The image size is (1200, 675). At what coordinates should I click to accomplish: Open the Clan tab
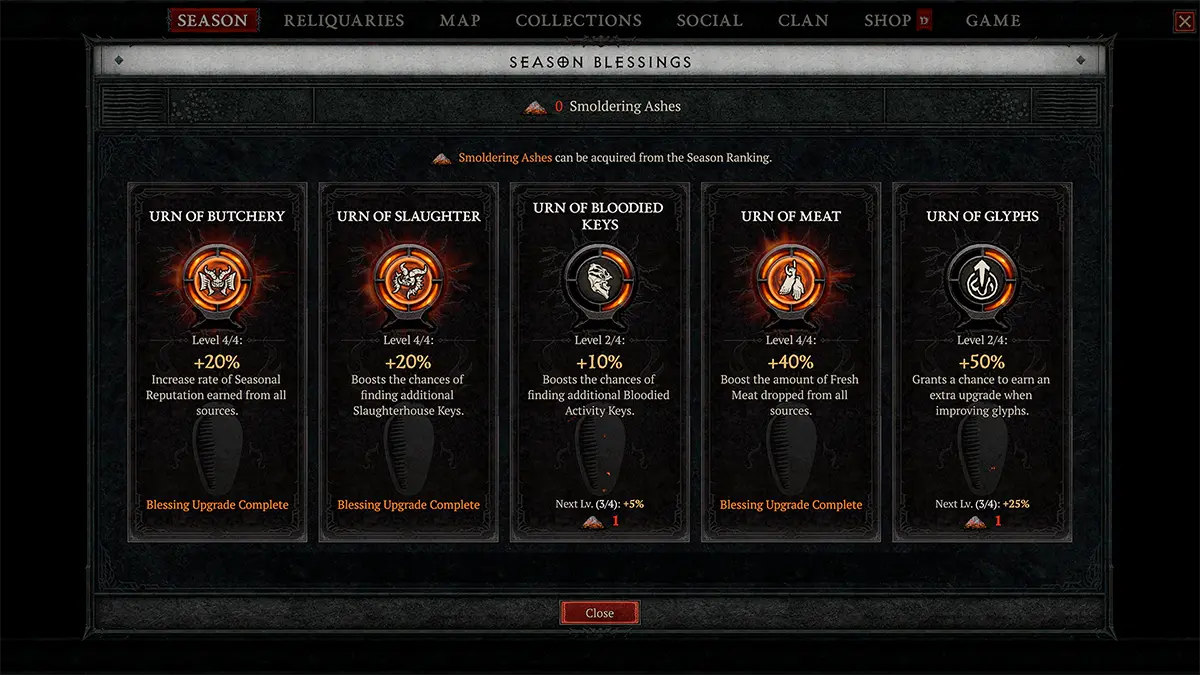tap(803, 20)
